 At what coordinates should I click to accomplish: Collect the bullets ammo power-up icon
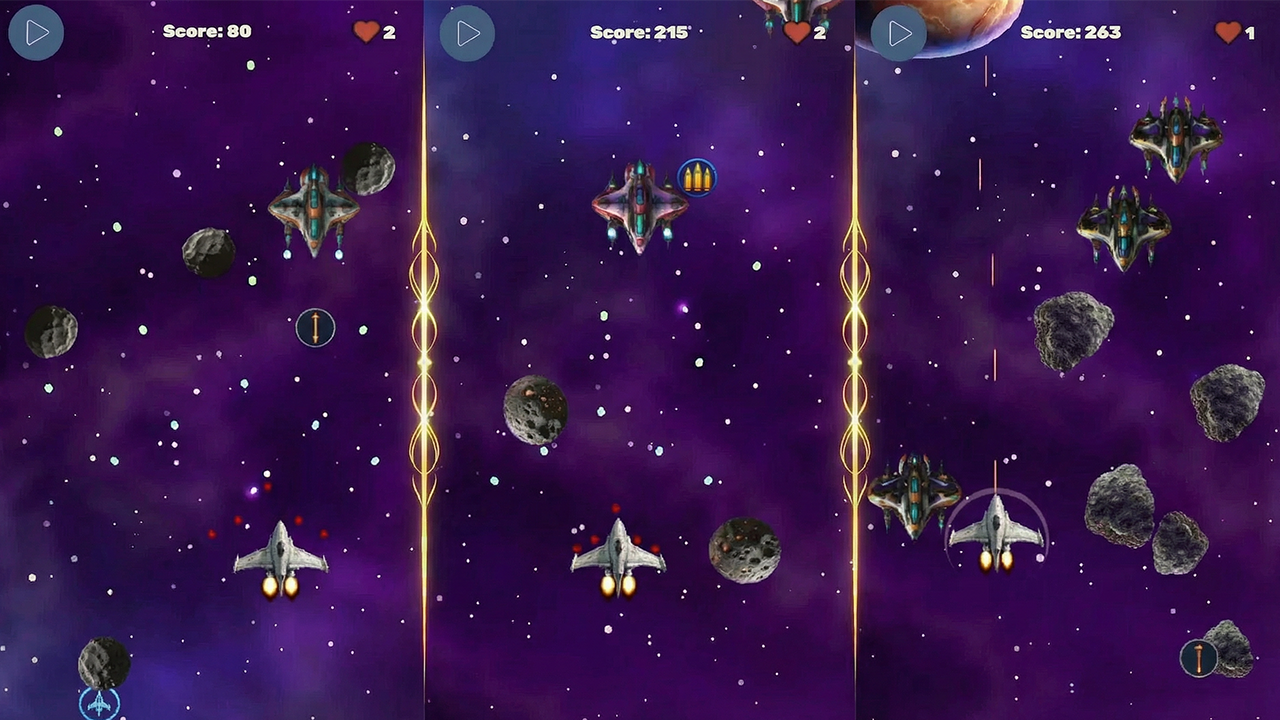698,177
